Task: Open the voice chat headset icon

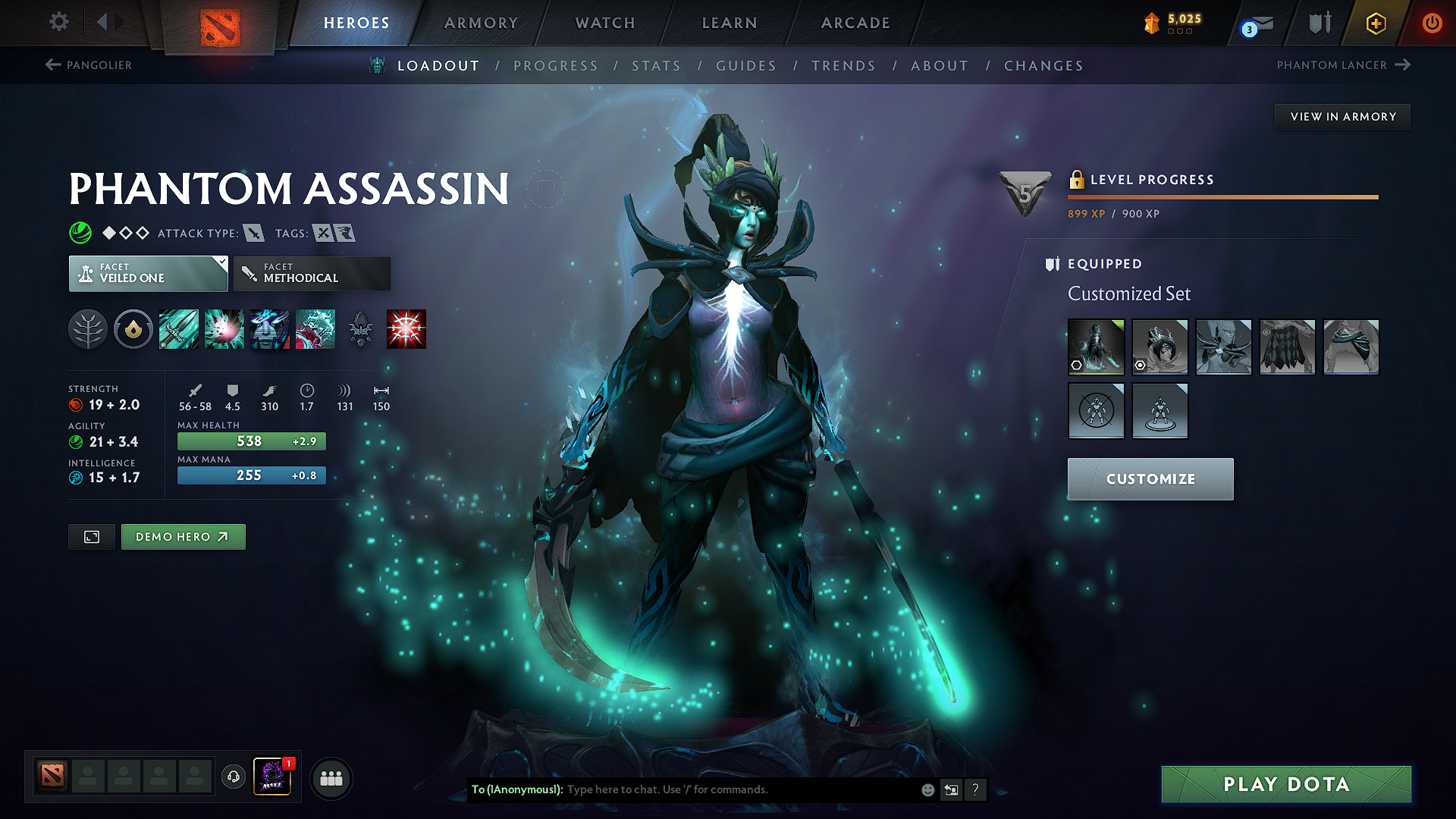Action: [x=233, y=777]
